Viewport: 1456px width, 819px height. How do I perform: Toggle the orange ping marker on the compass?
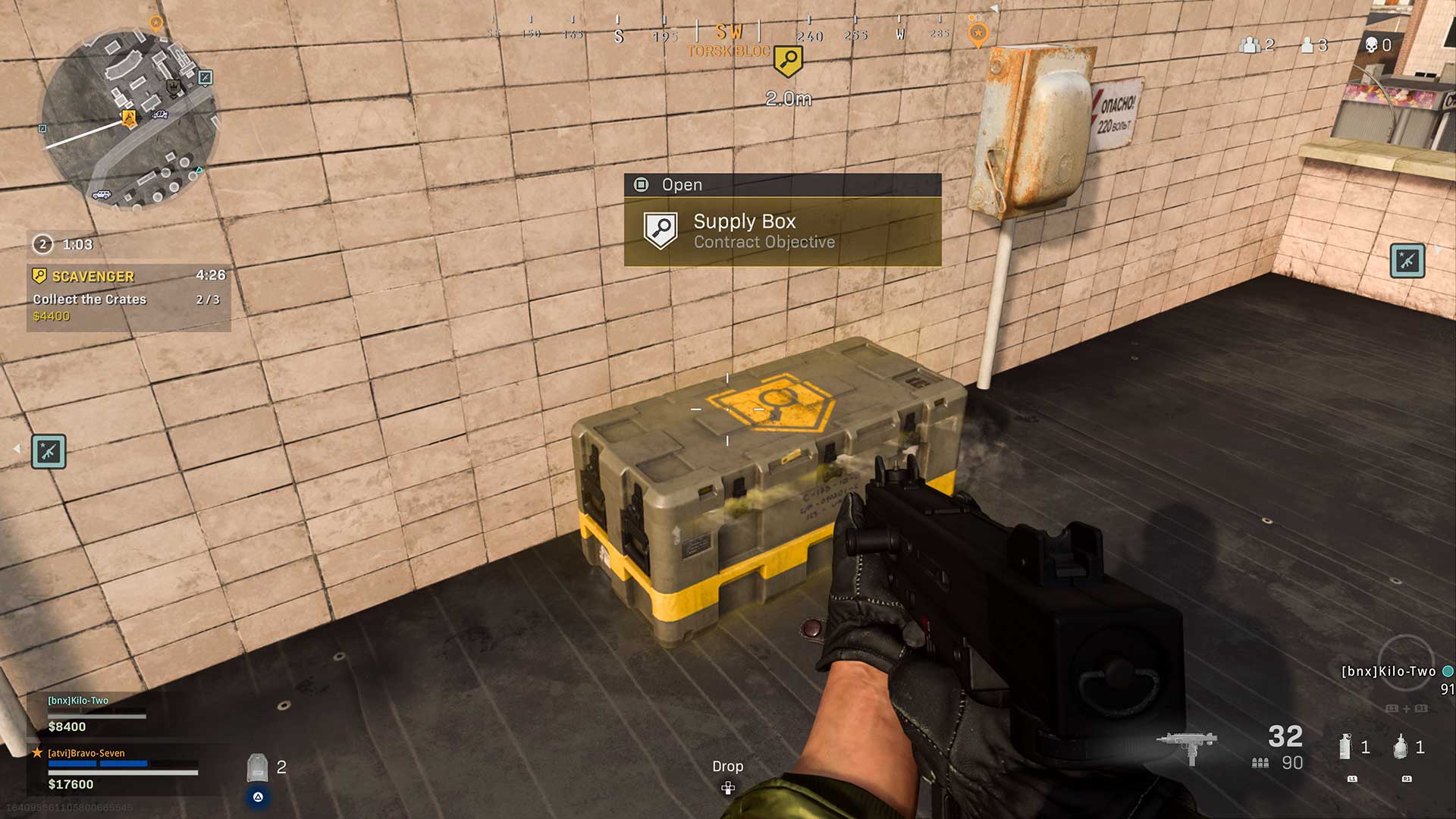(977, 33)
